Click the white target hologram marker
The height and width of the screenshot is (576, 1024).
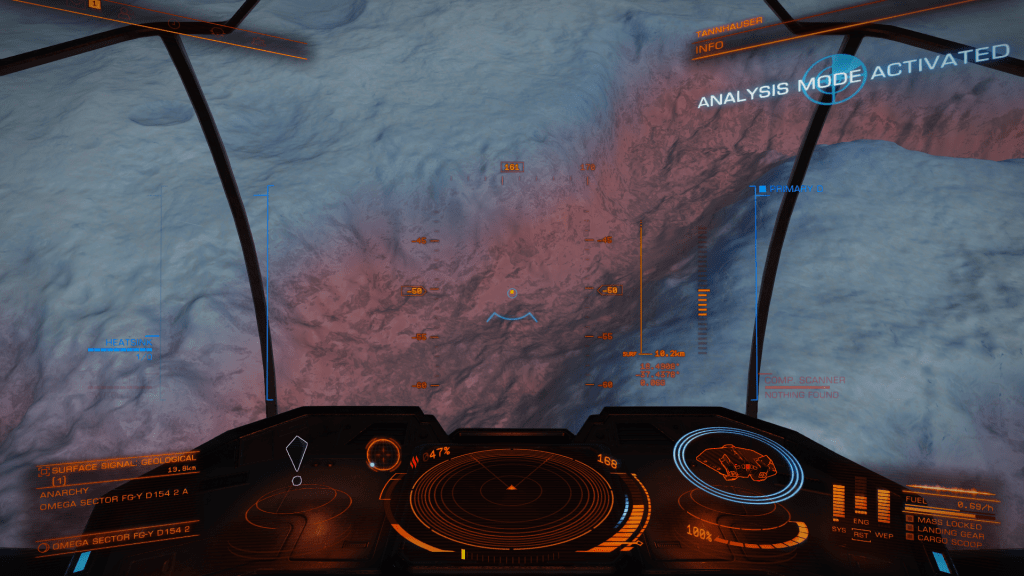[x=297, y=459]
